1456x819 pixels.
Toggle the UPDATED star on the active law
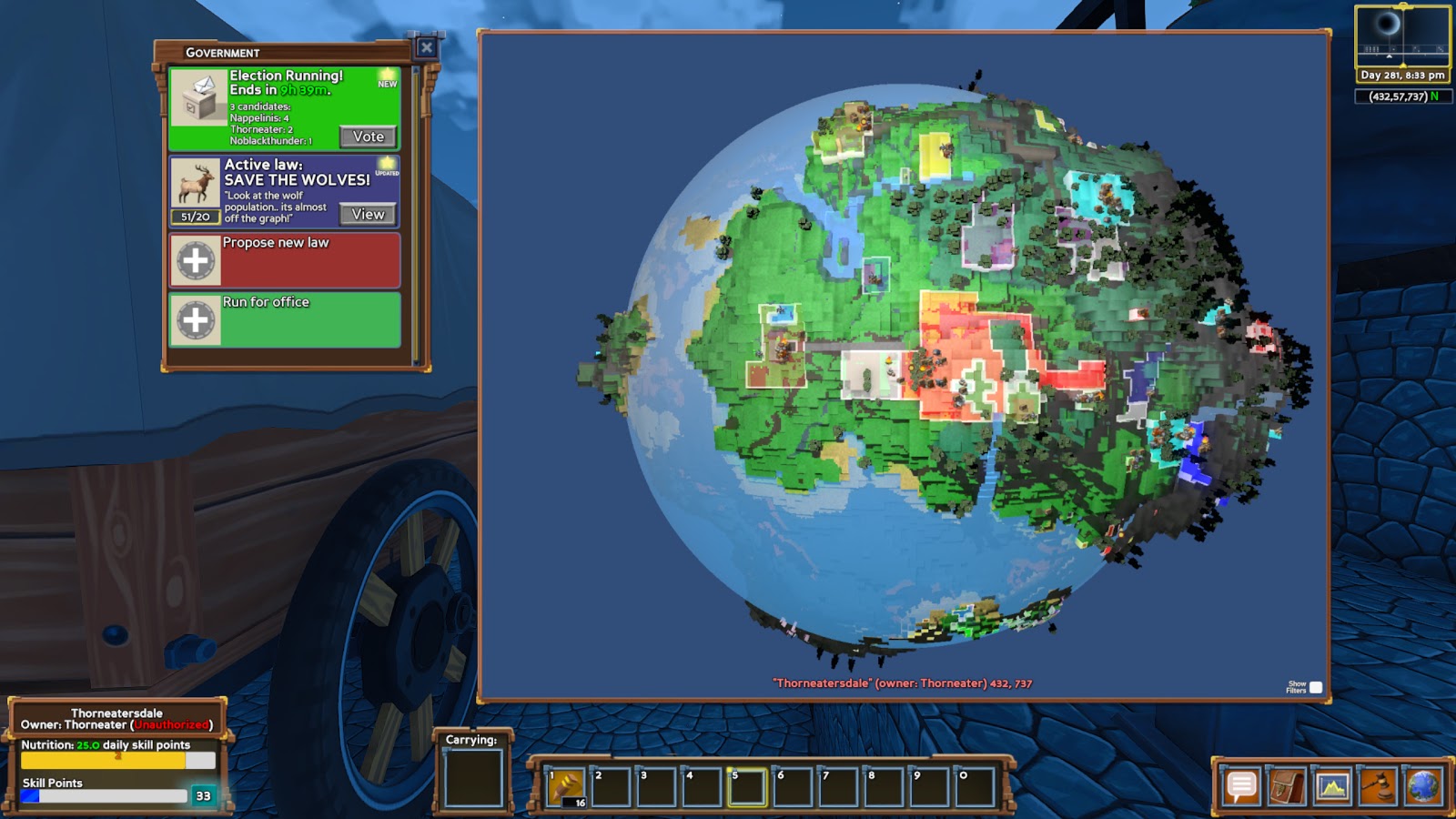[x=389, y=164]
